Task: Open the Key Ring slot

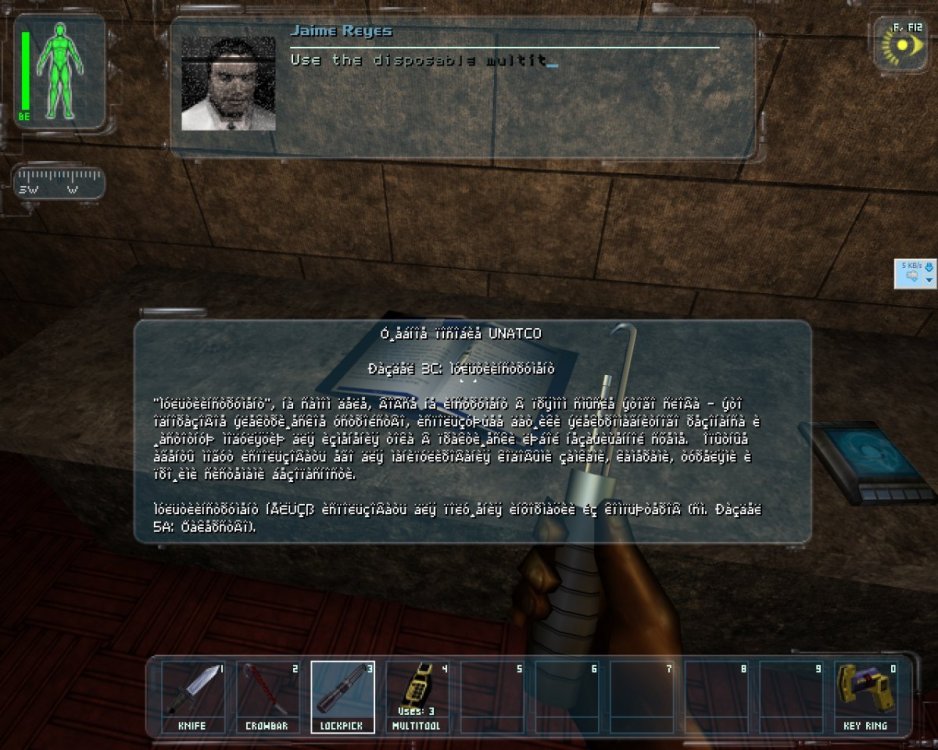Action: [x=866, y=695]
